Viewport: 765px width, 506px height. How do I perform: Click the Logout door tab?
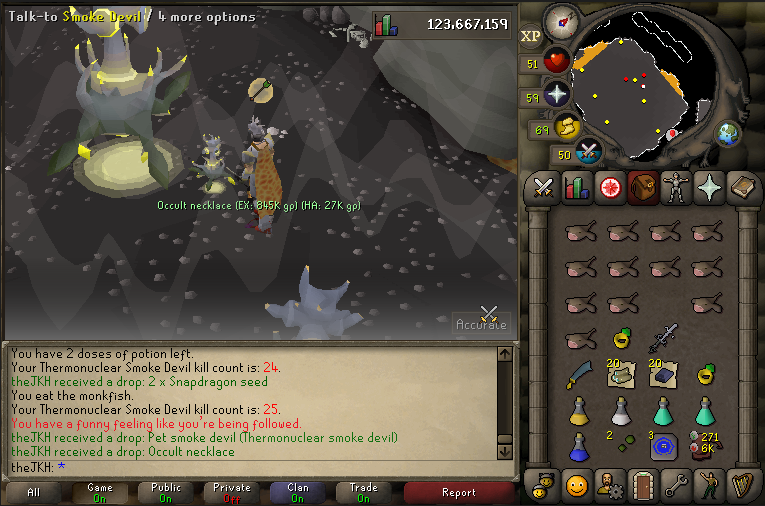coord(642,485)
